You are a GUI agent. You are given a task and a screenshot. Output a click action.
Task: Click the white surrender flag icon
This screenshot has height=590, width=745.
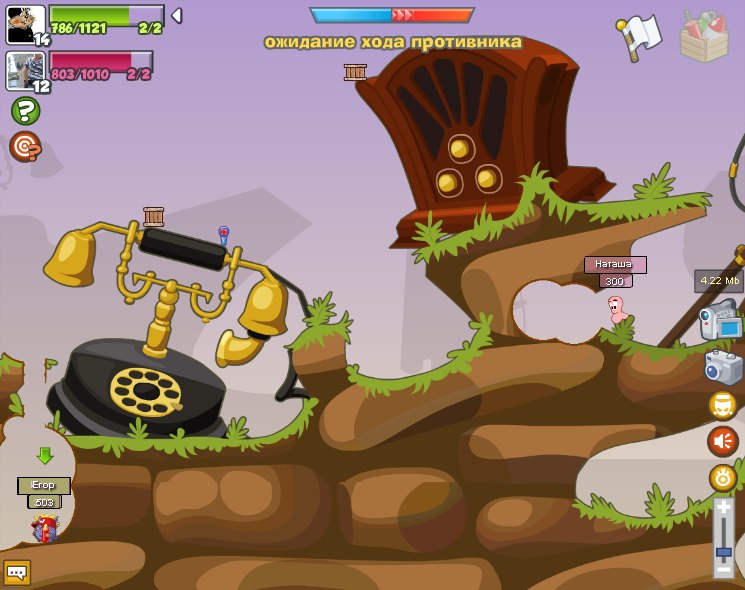point(639,35)
